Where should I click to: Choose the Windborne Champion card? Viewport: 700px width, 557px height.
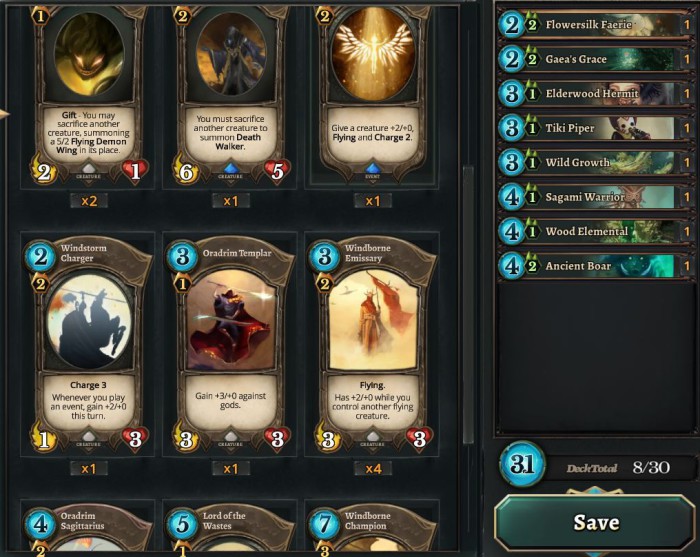pos(372,530)
